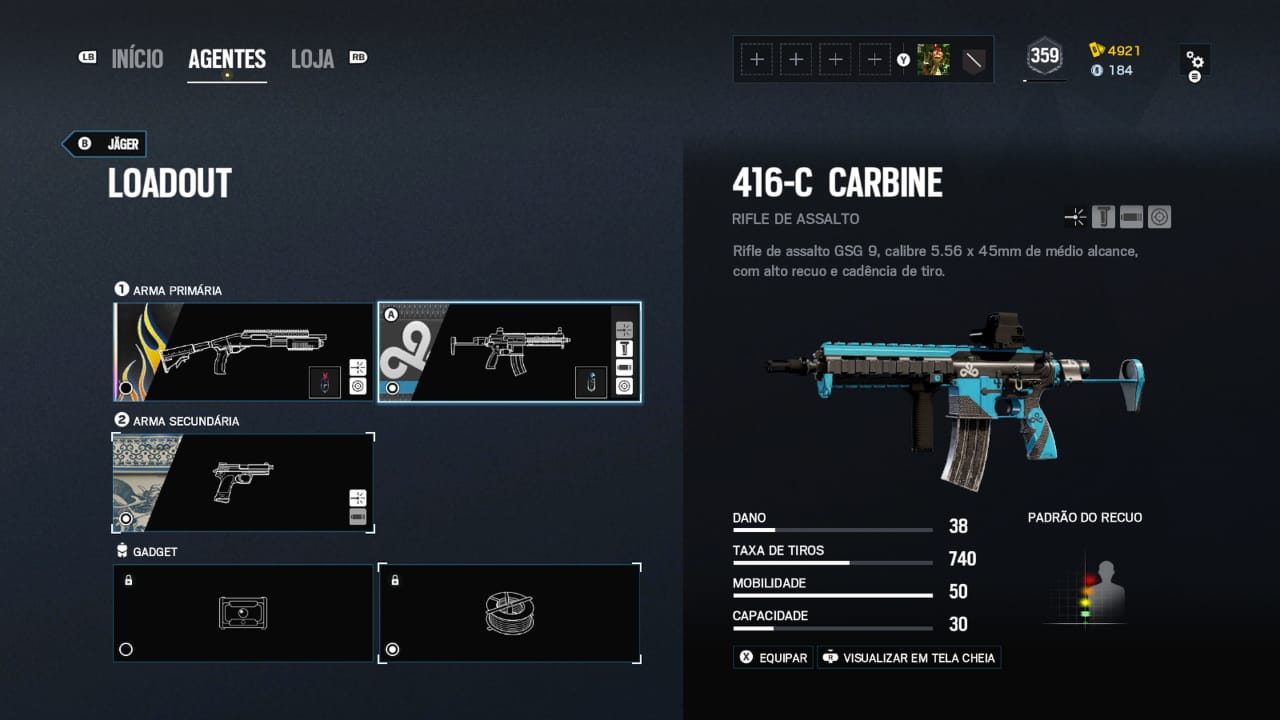
Task: Click the muzzle attachment icon on the shotgun card
Action: [x=358, y=369]
